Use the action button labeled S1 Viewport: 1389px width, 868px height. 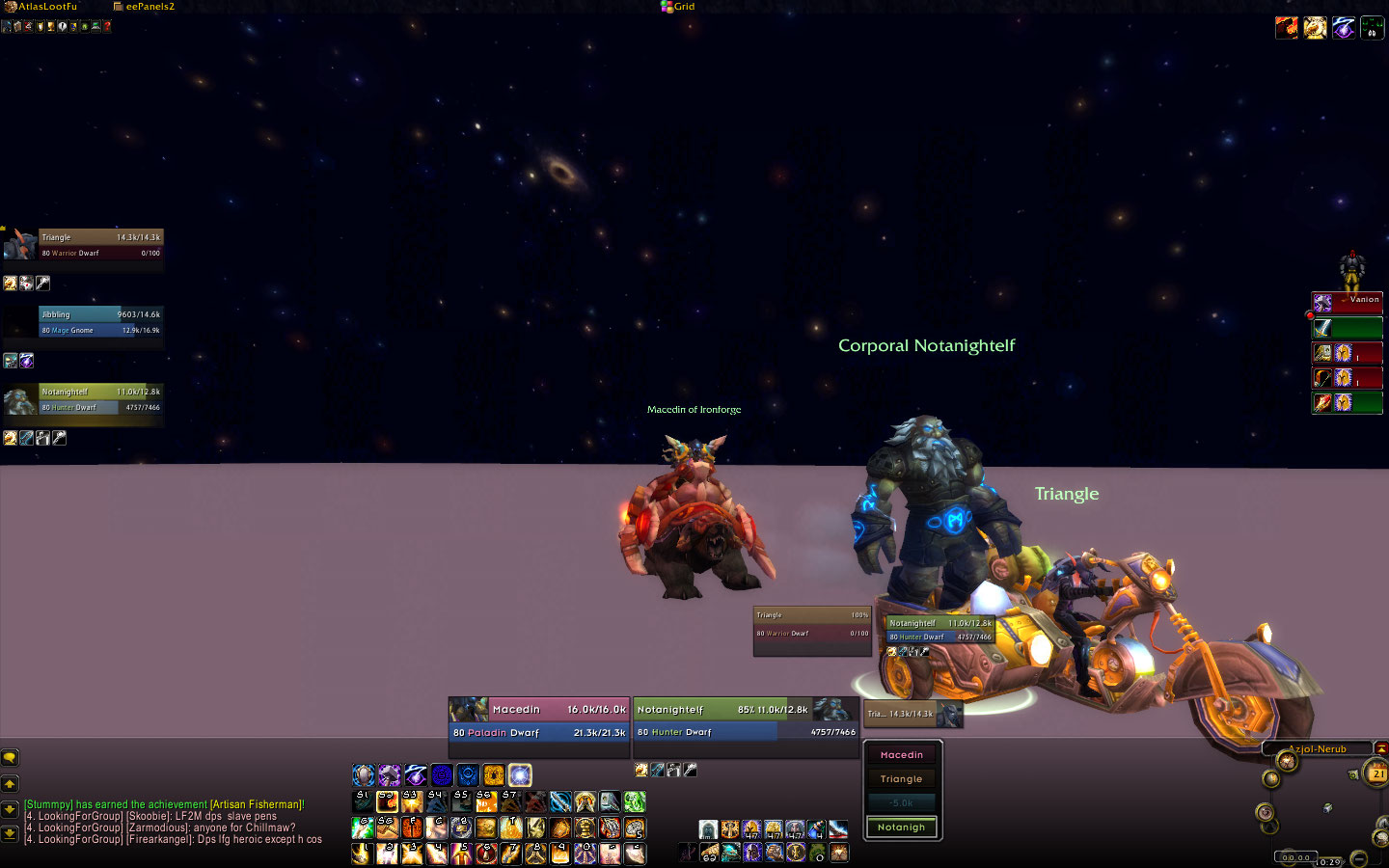click(x=363, y=801)
